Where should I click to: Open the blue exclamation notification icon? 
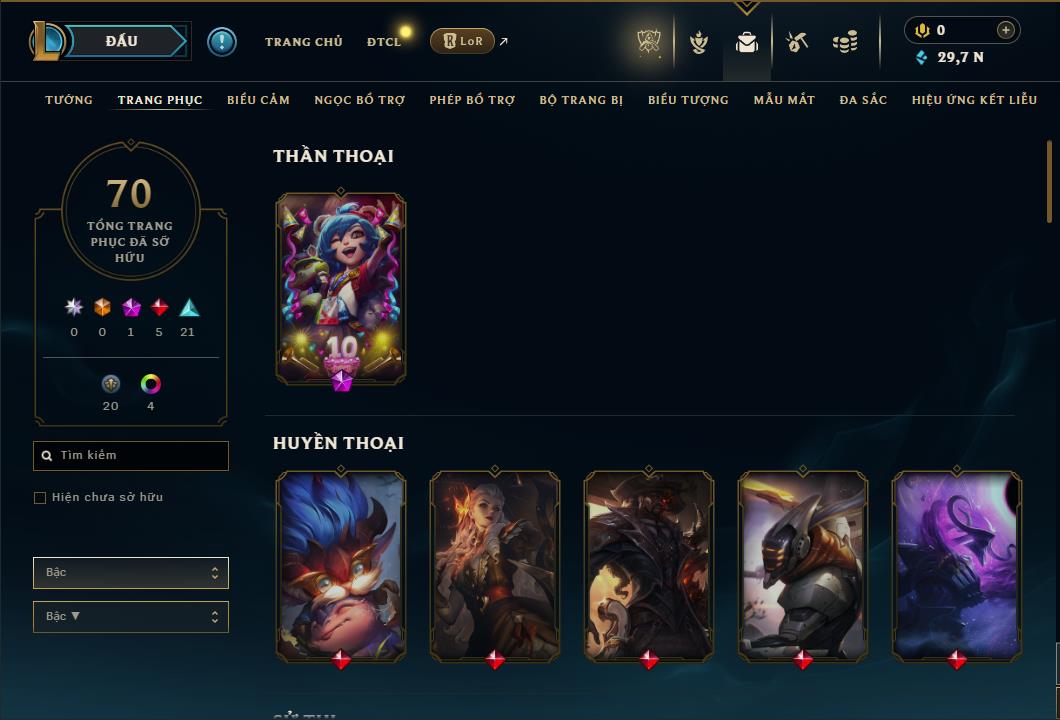click(222, 42)
